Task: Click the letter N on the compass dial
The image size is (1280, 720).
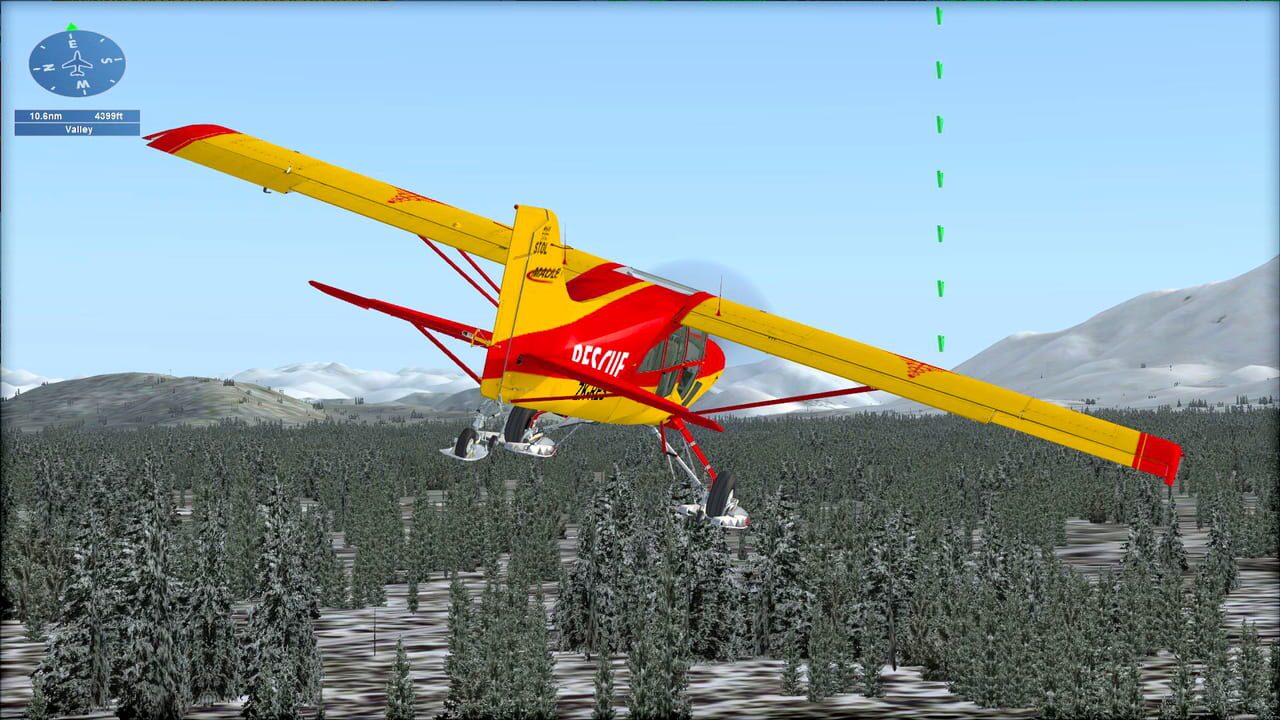Action: (48, 66)
